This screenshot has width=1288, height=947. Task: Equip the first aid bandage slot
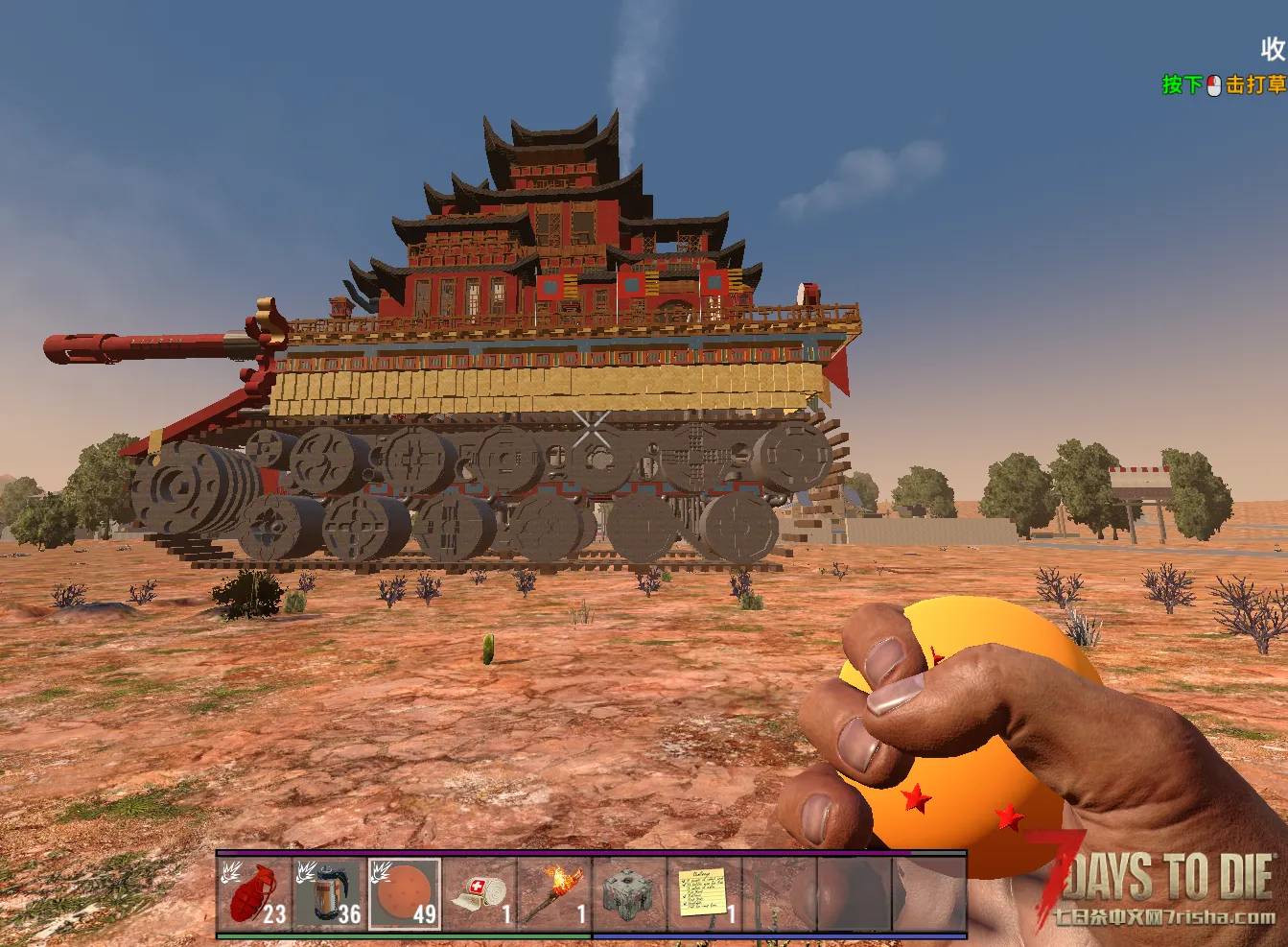click(x=479, y=893)
